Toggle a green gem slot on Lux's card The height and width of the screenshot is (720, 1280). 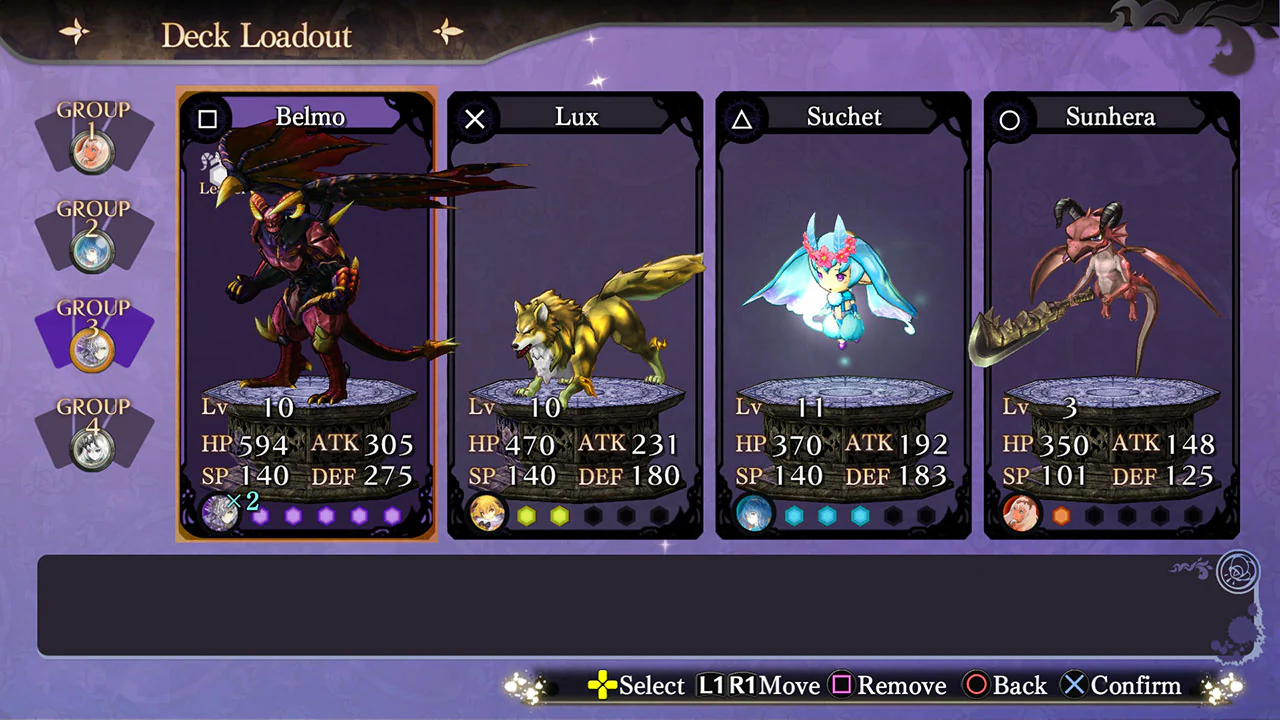527,515
